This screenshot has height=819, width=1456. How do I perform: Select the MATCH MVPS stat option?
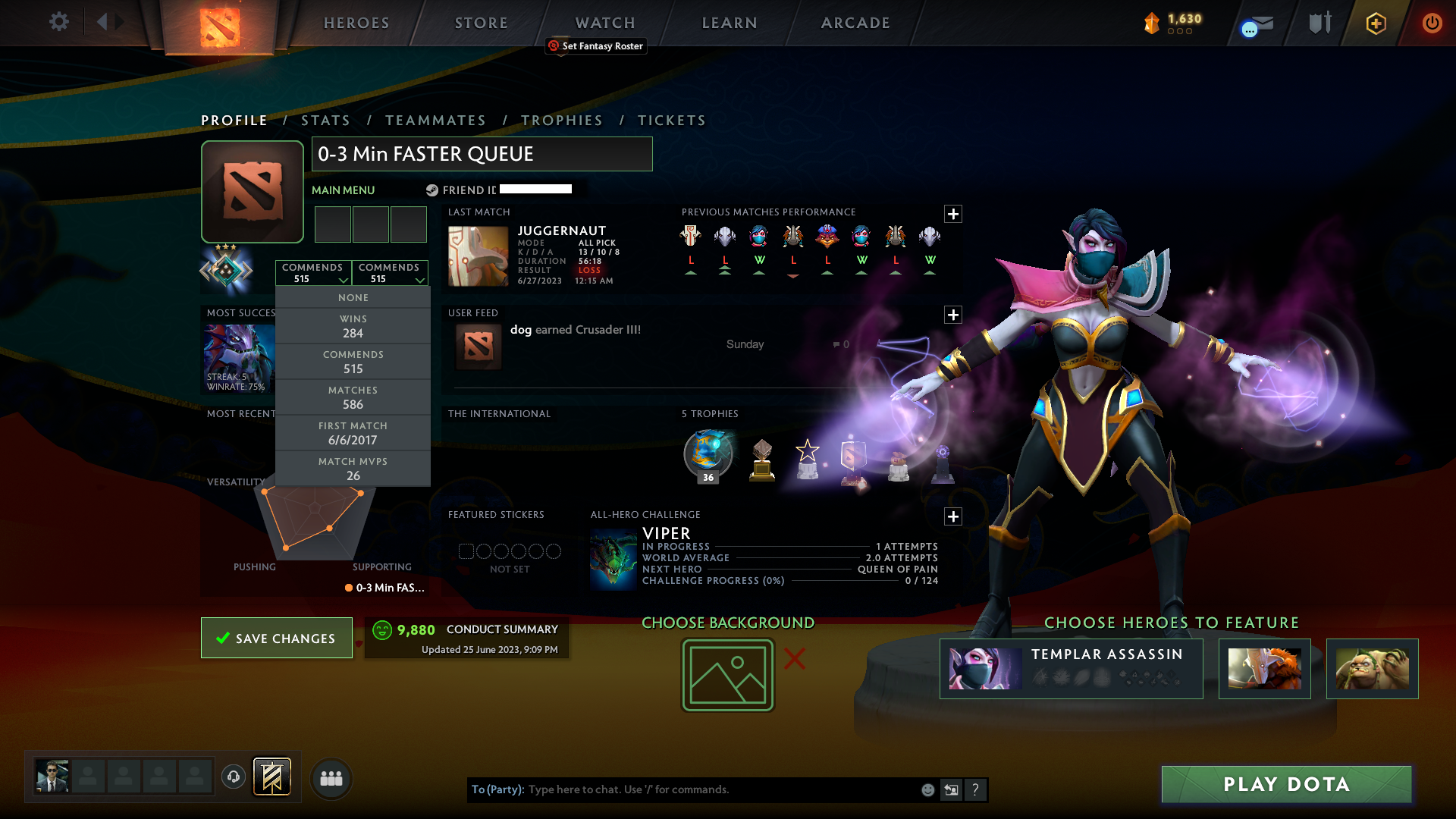click(353, 468)
